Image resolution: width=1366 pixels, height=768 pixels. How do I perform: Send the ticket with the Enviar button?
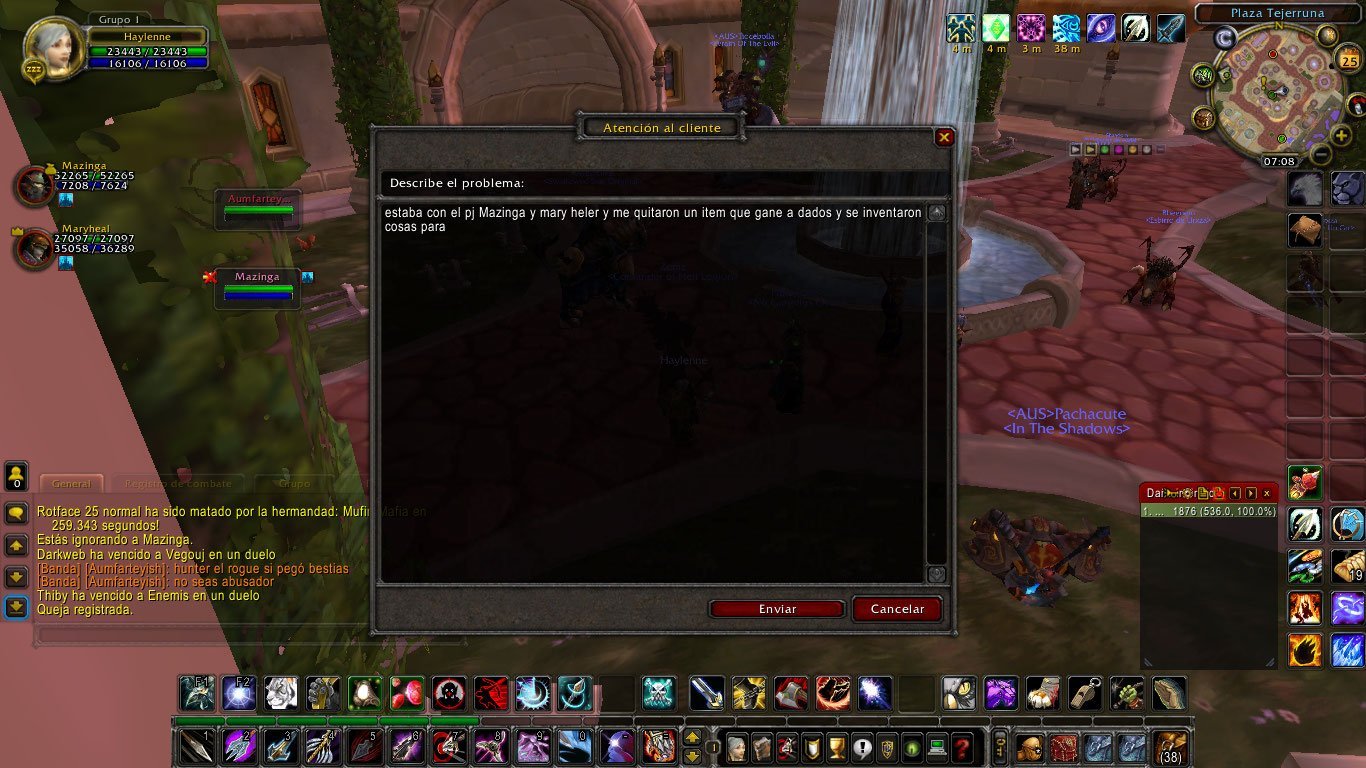click(x=777, y=609)
